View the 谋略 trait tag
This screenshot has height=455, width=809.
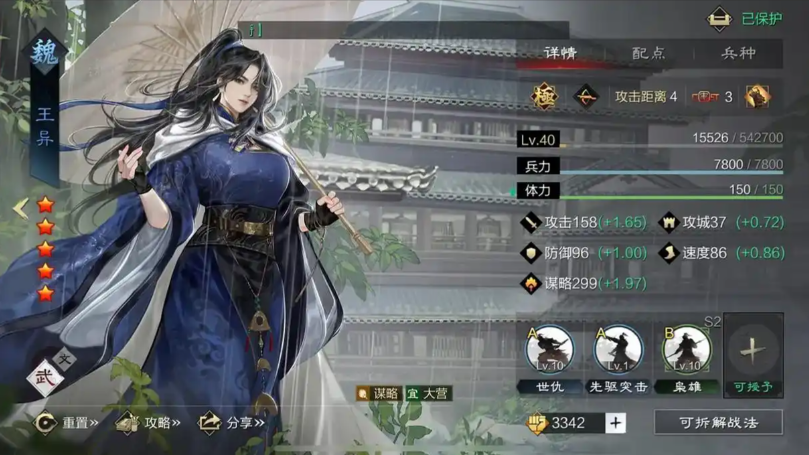[x=379, y=394]
